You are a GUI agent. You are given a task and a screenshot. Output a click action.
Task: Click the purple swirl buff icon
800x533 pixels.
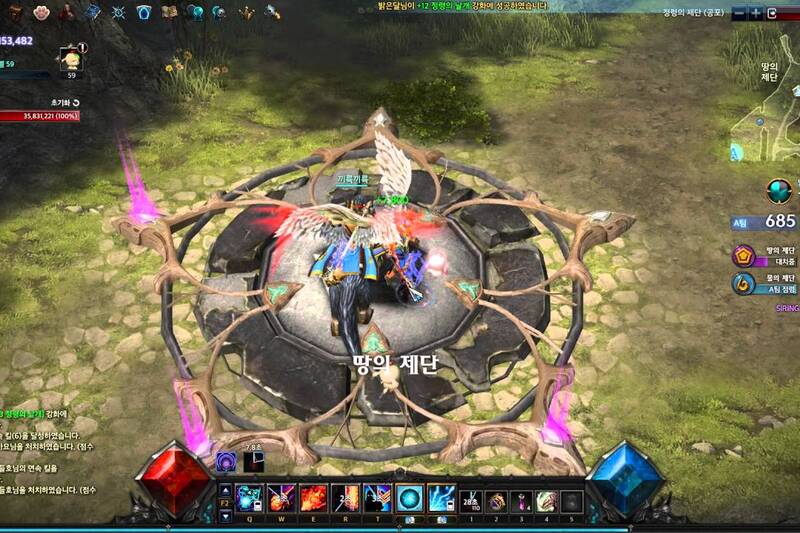coord(226,461)
